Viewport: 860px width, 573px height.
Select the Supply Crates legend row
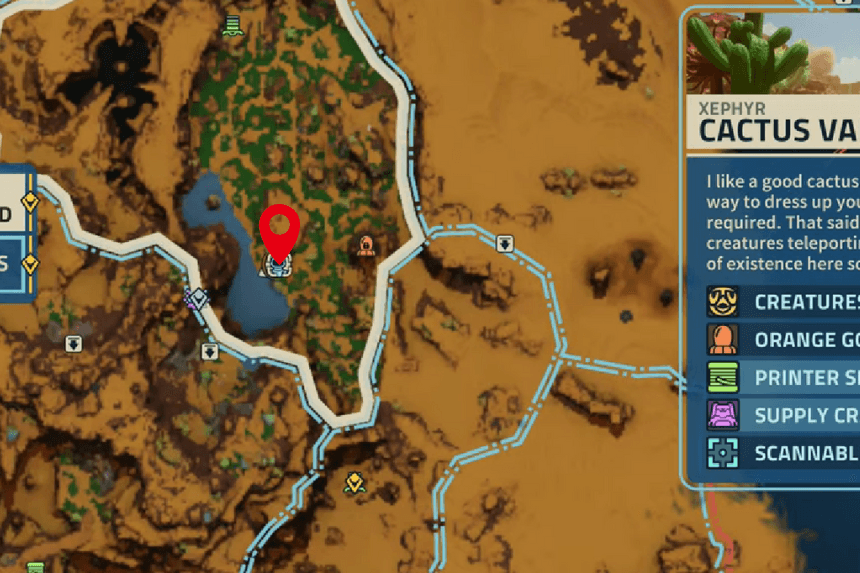[x=780, y=415]
